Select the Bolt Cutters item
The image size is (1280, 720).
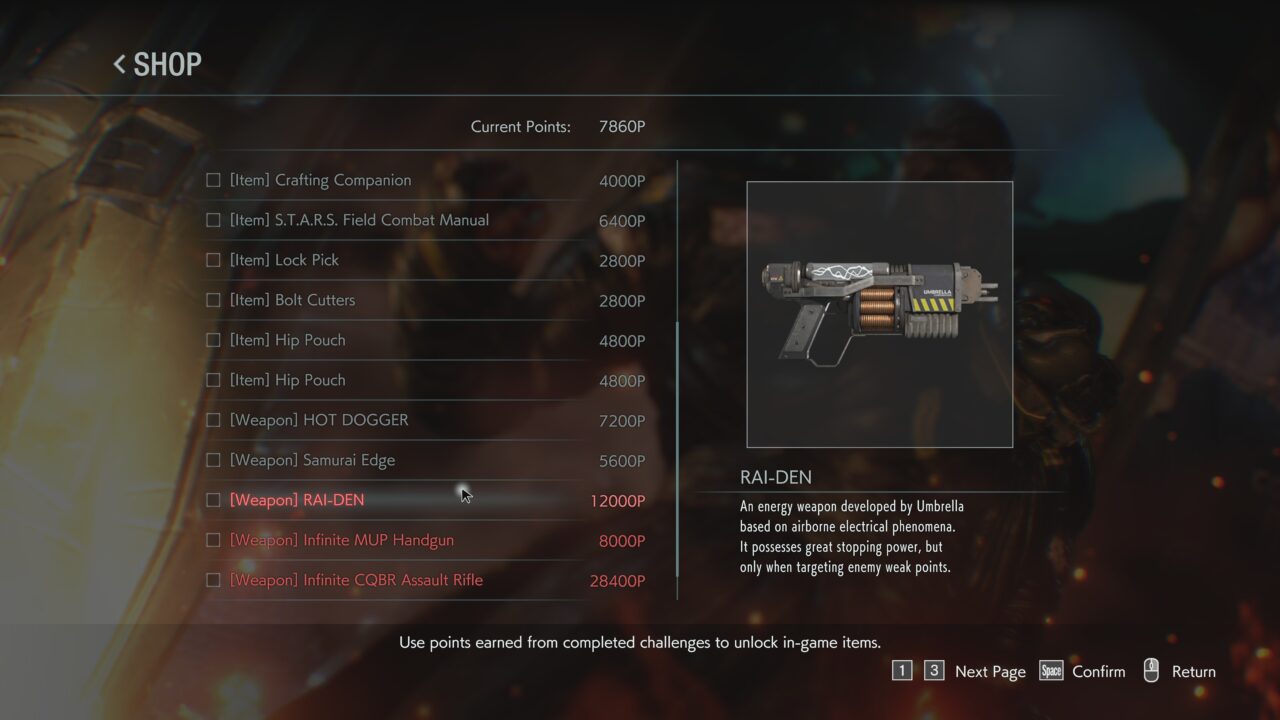[x=292, y=301]
